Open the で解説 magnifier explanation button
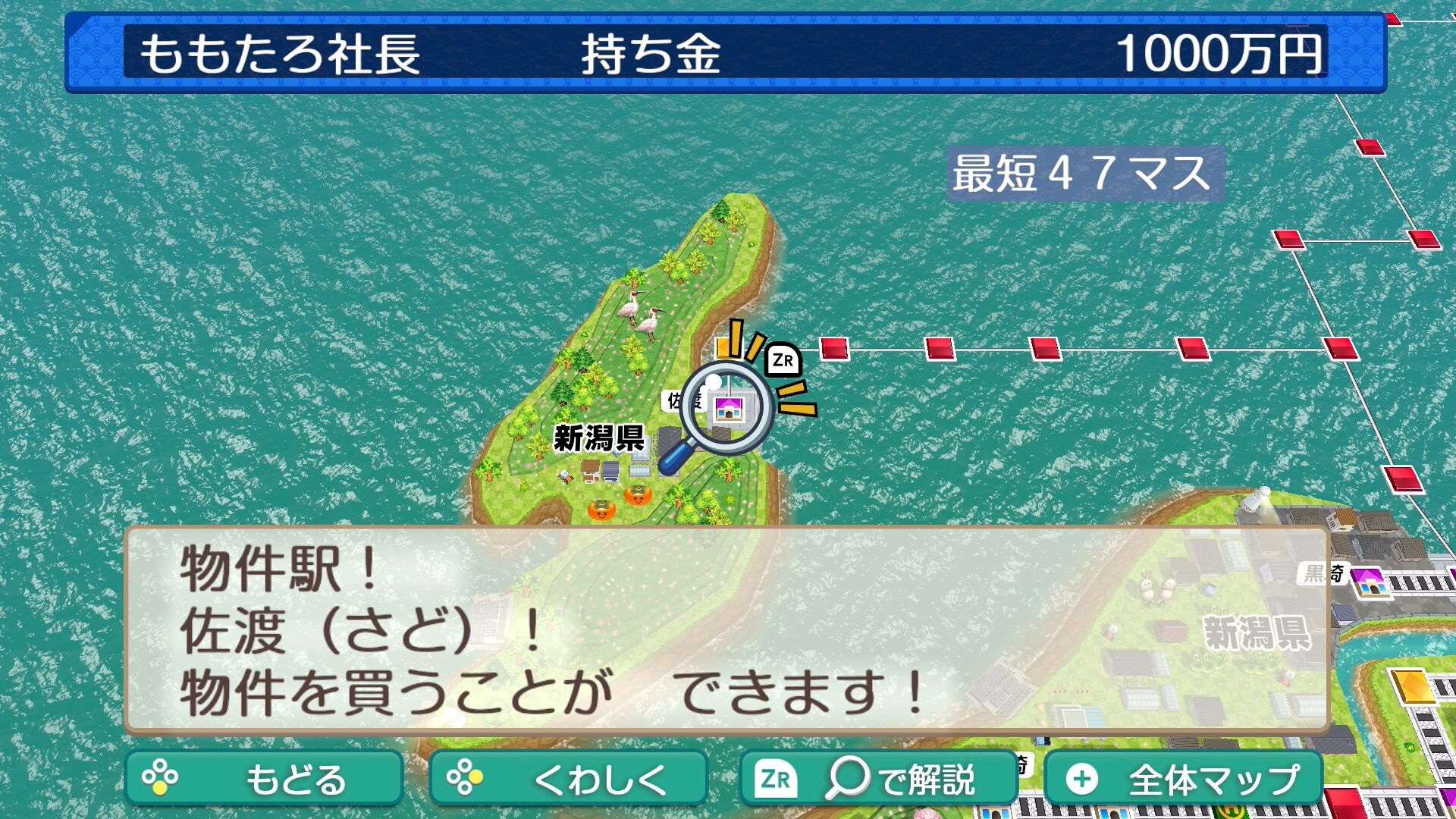 877,779
